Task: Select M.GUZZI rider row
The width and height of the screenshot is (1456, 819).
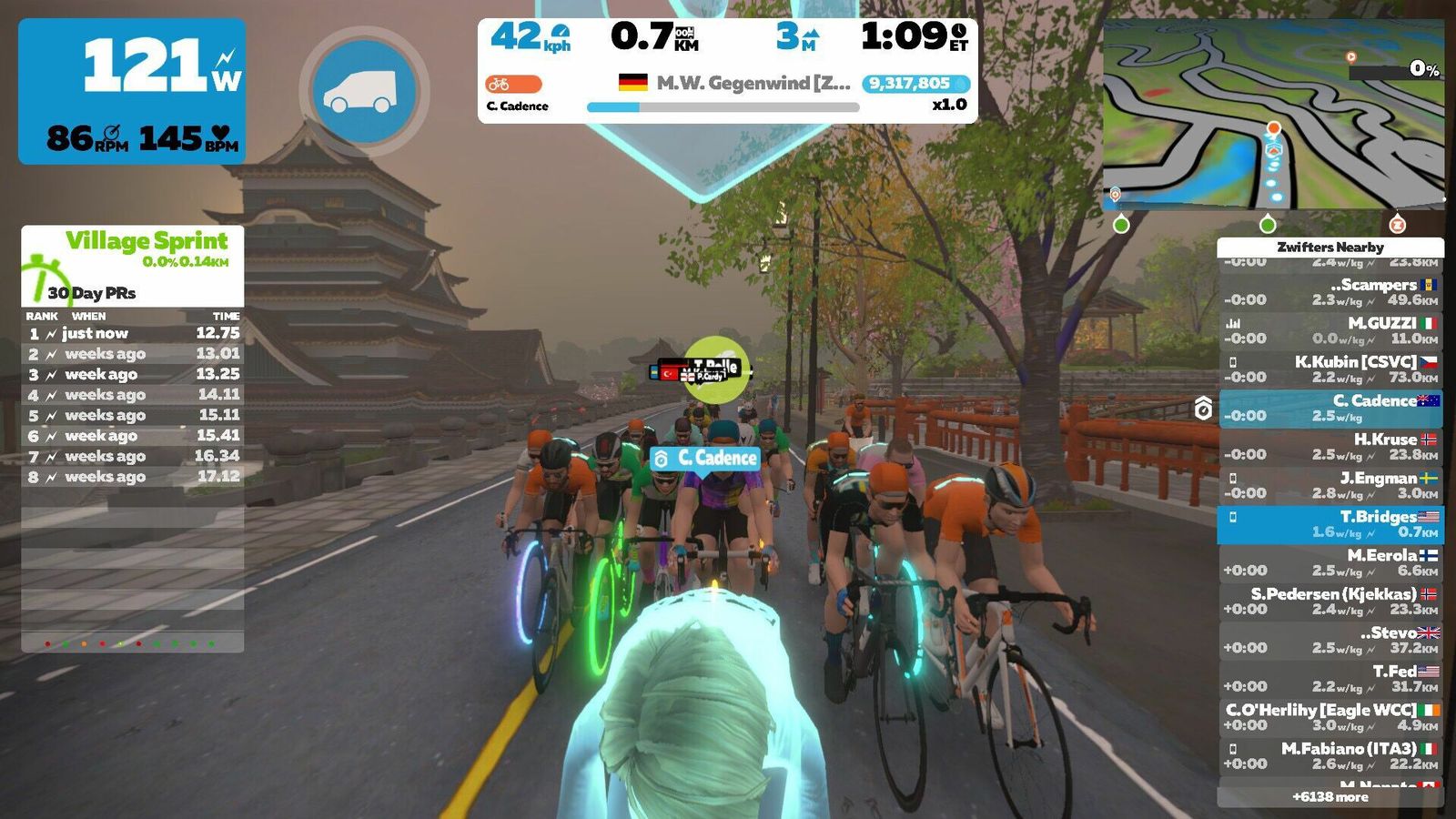Action: click(x=1330, y=330)
